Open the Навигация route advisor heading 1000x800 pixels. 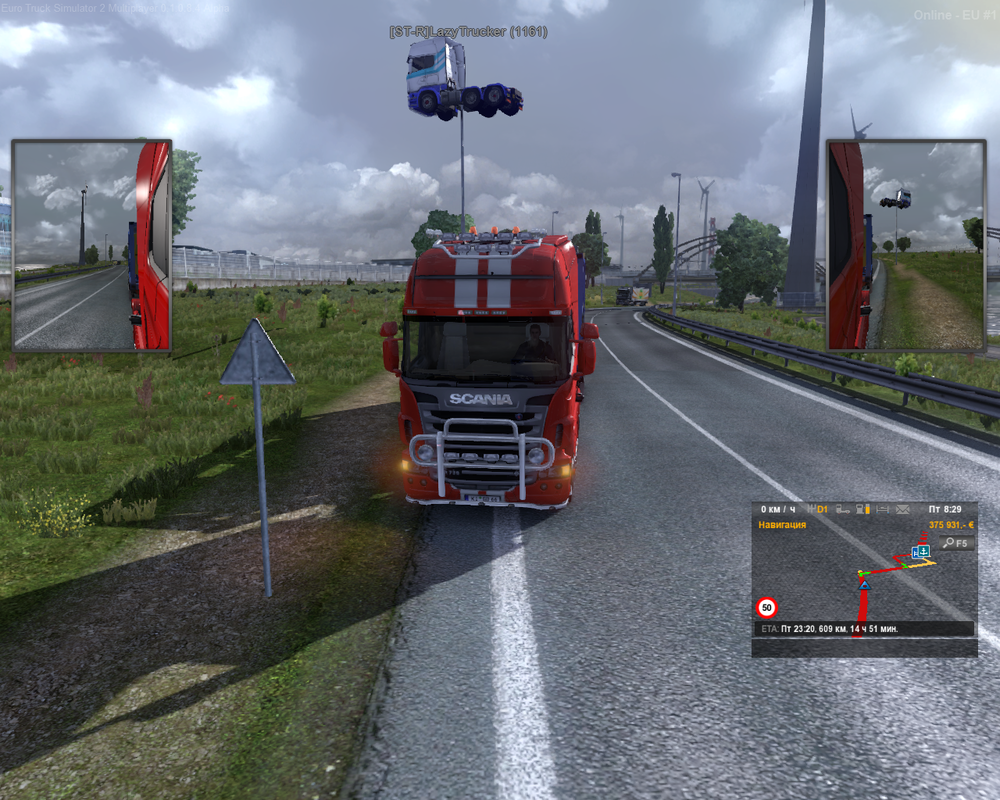pyautogui.click(x=782, y=524)
